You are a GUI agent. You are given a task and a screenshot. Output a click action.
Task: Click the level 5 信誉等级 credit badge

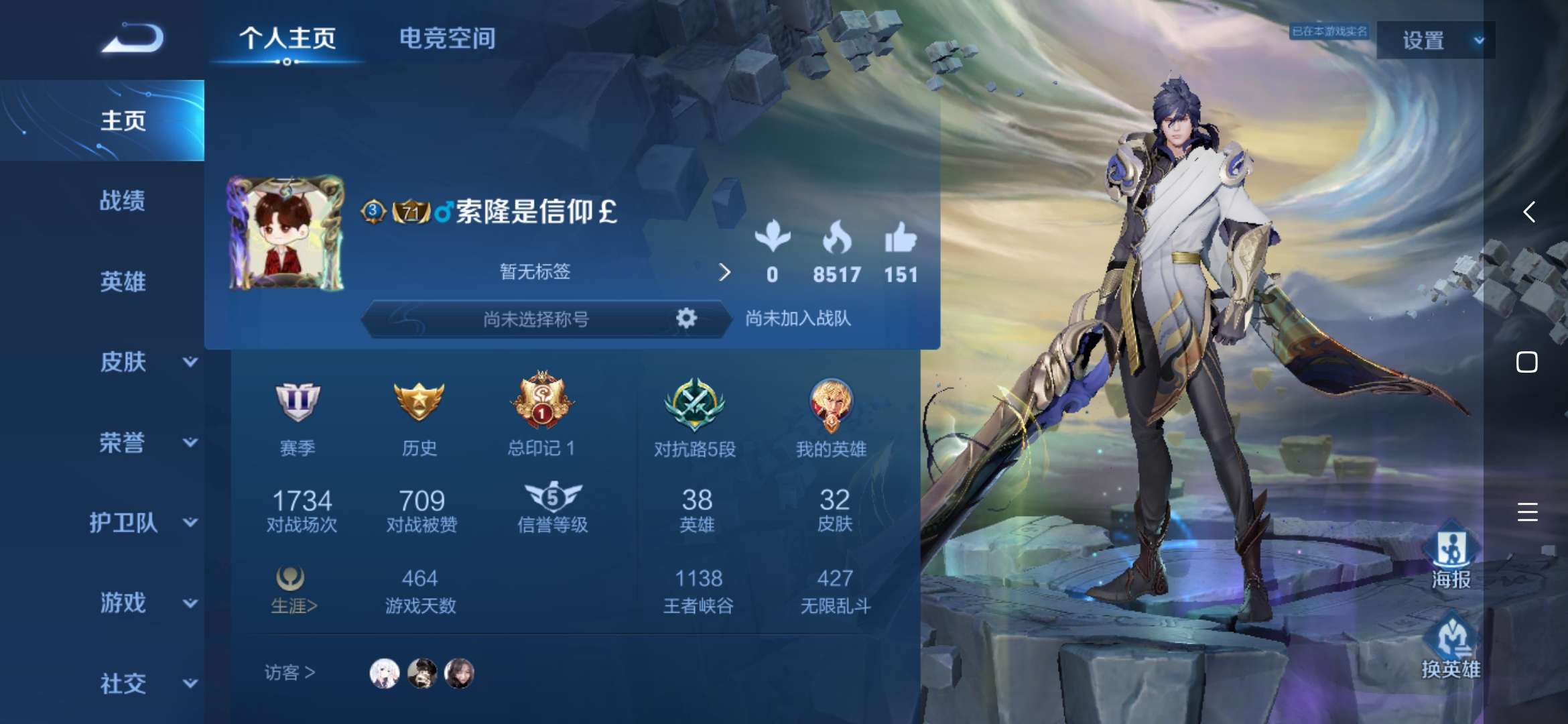tap(553, 497)
